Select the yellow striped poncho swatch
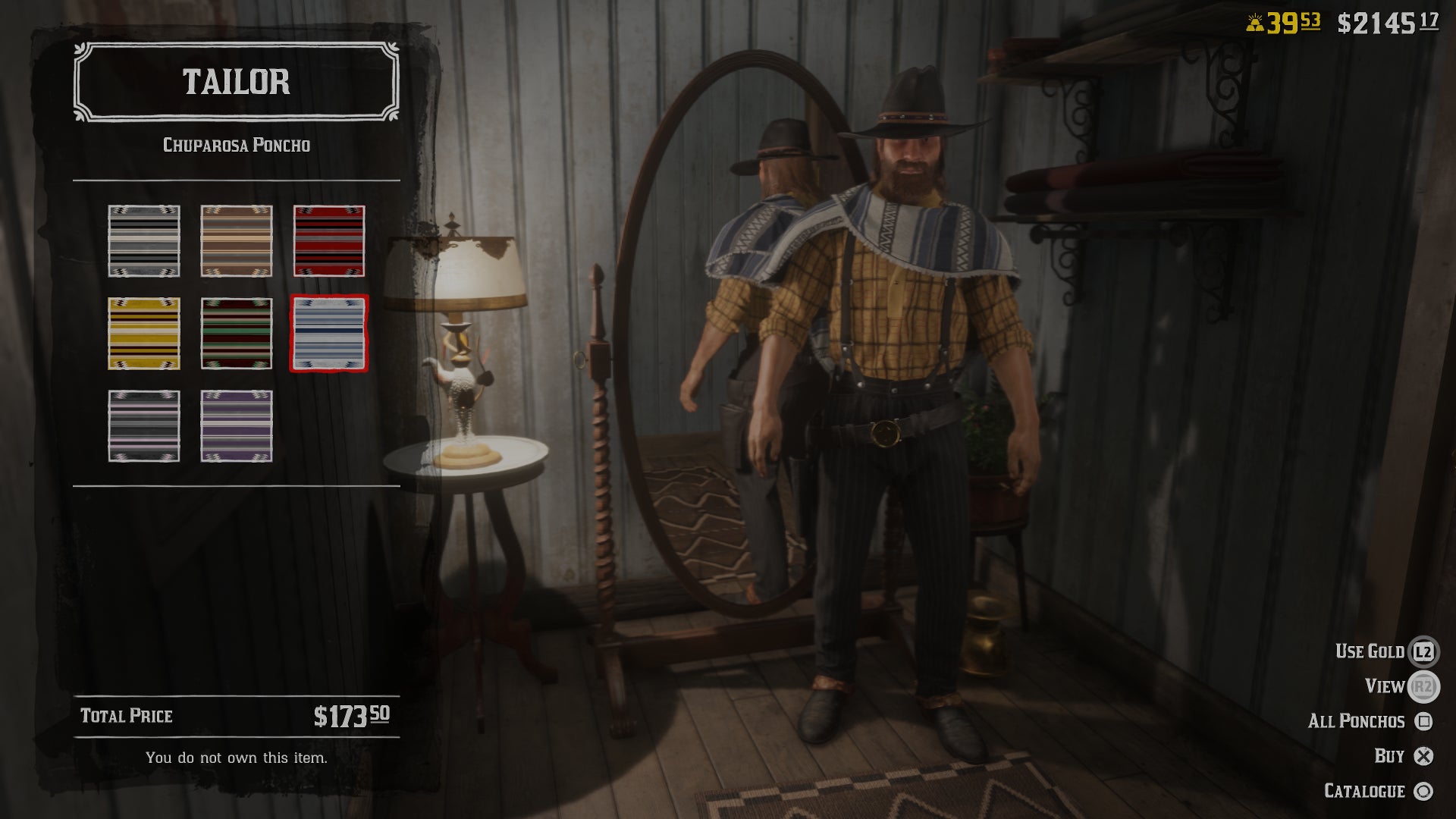Screen dimensions: 1456x819 click(x=144, y=334)
